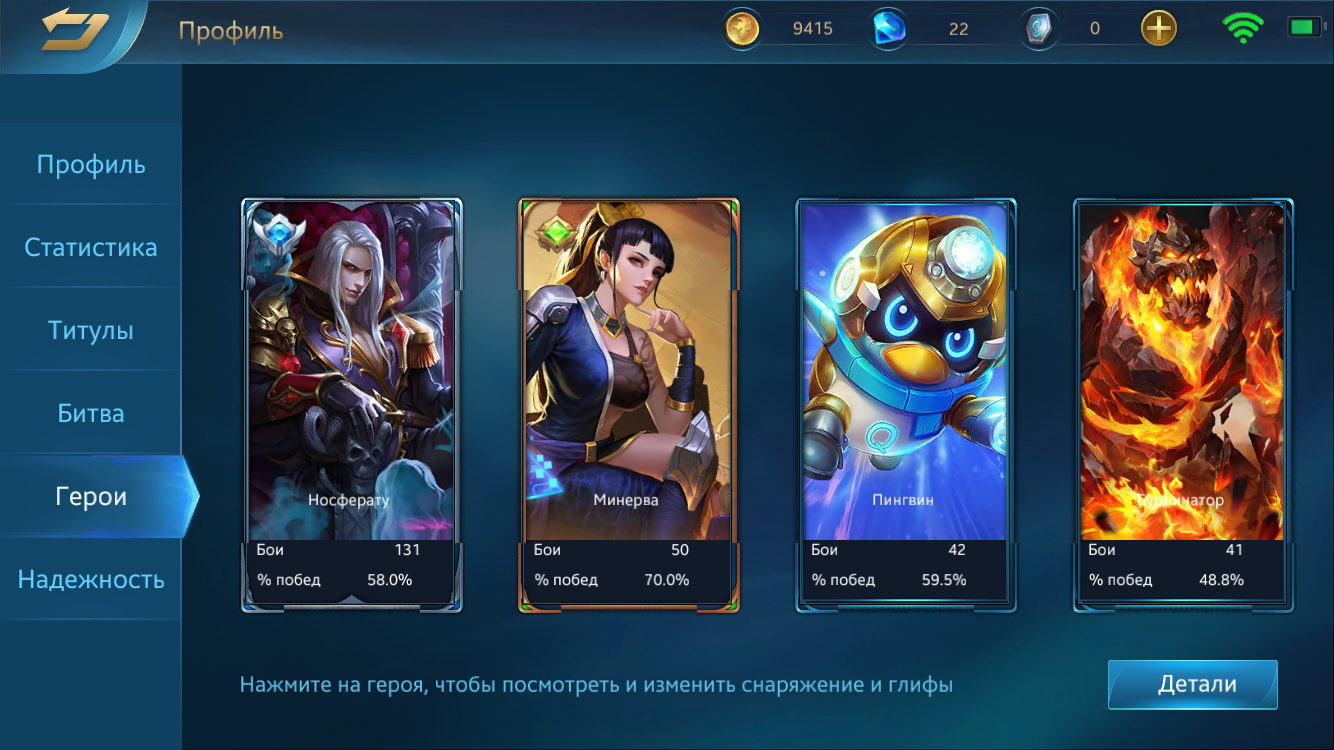Open the Титулы tab
The height and width of the screenshot is (750, 1334).
coord(91,330)
